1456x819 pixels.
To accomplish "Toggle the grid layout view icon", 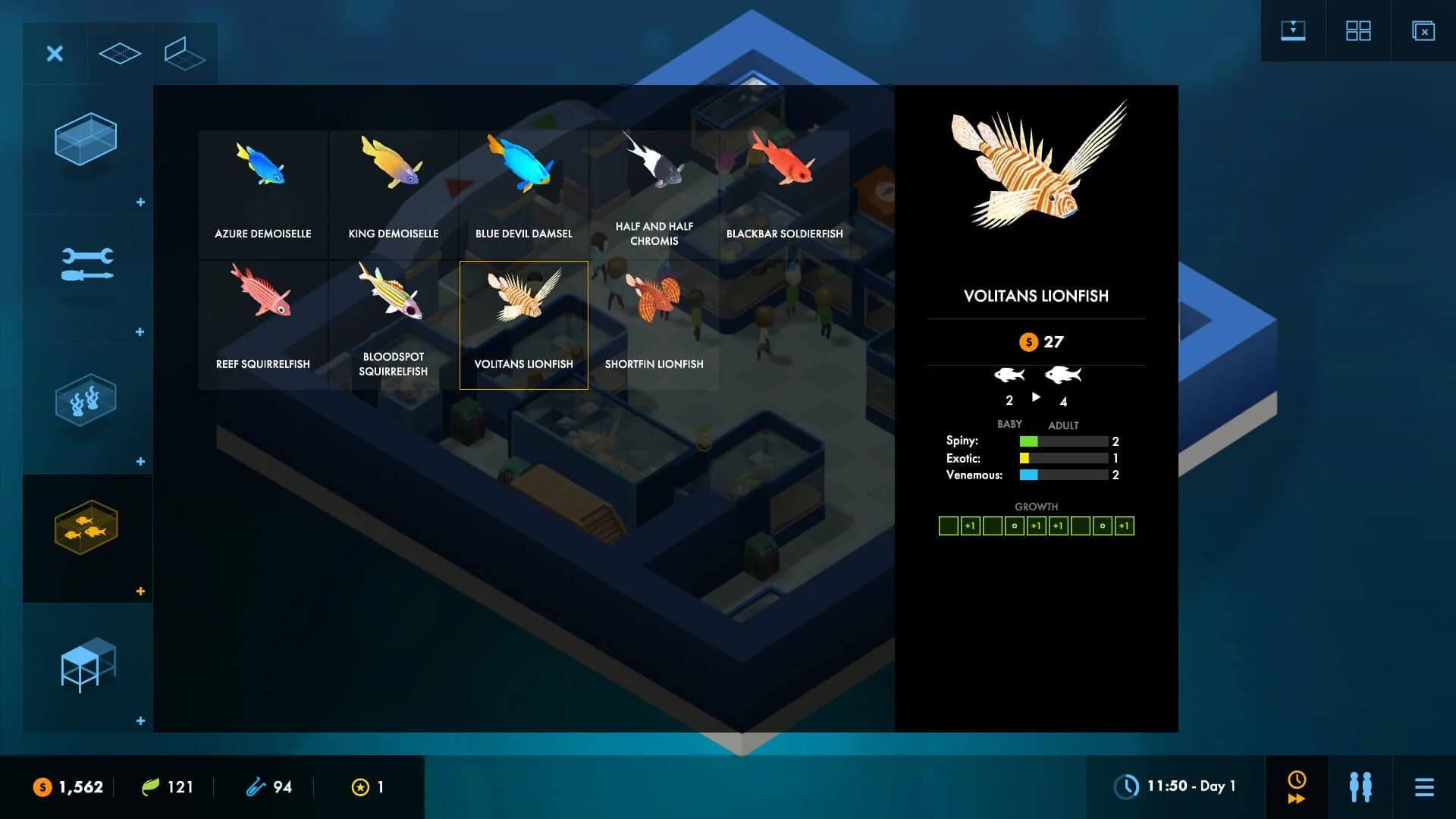I will (x=1358, y=30).
